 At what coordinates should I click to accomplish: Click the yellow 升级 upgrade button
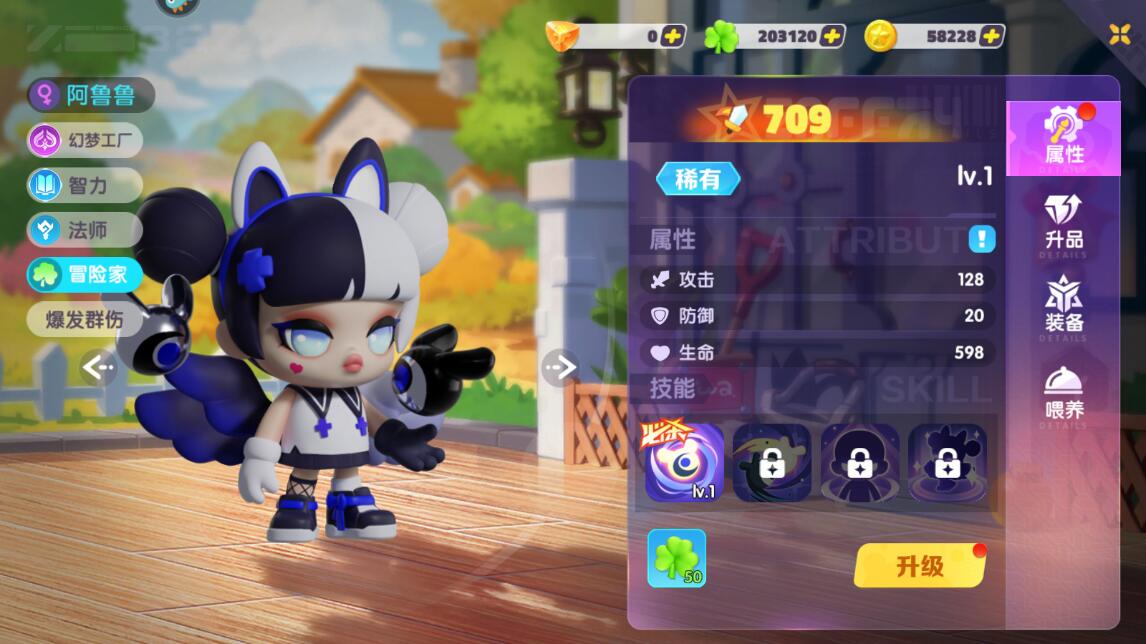[x=919, y=566]
